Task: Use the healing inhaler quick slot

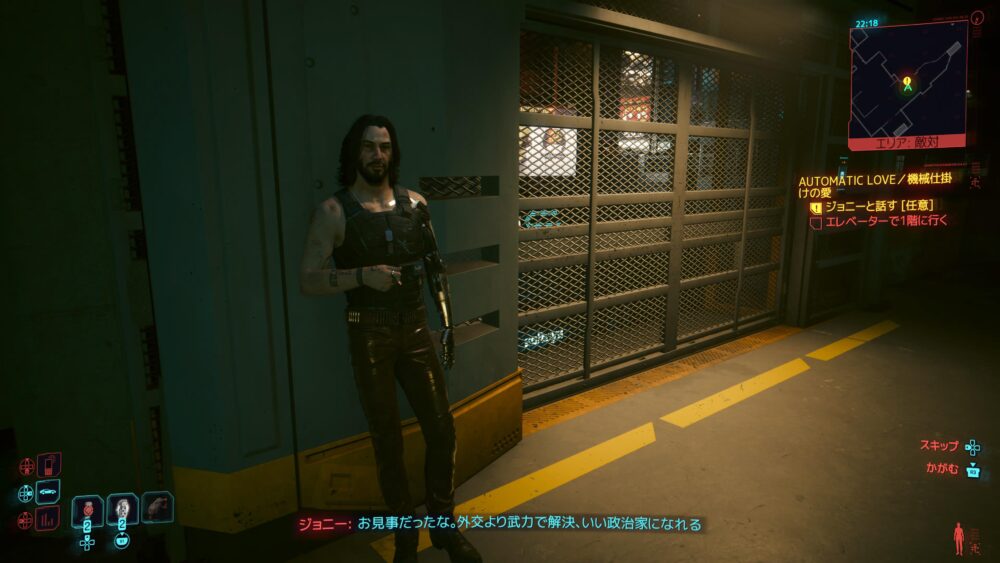Action: (122, 510)
